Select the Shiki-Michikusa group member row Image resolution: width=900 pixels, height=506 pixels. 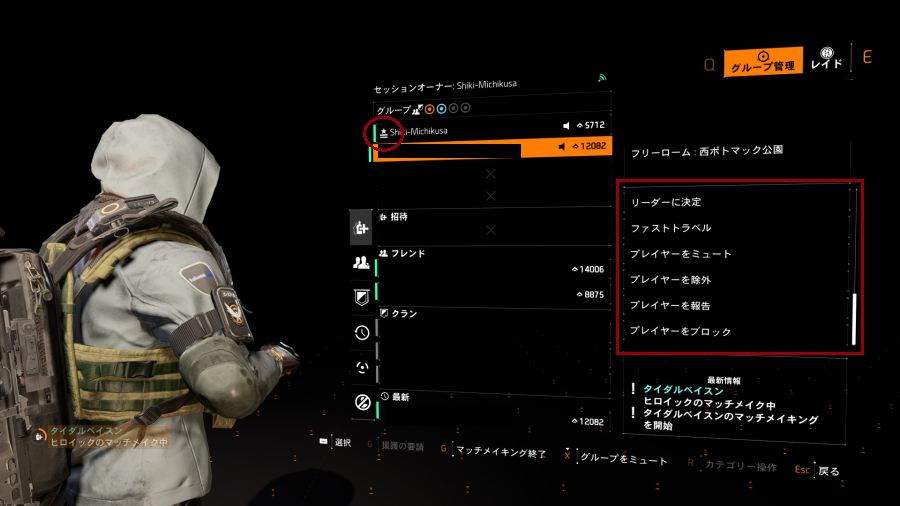click(x=490, y=131)
